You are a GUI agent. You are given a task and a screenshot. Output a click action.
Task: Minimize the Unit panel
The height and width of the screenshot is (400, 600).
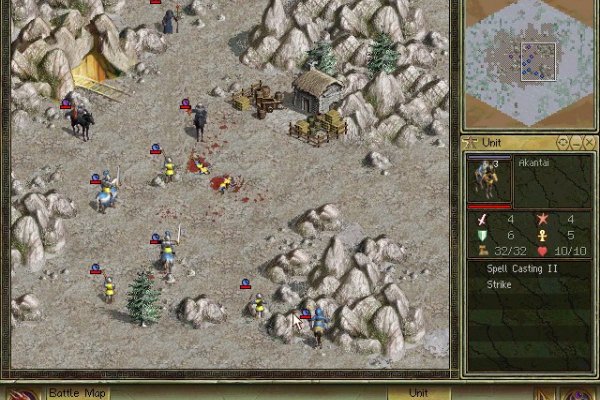[x=576, y=143]
